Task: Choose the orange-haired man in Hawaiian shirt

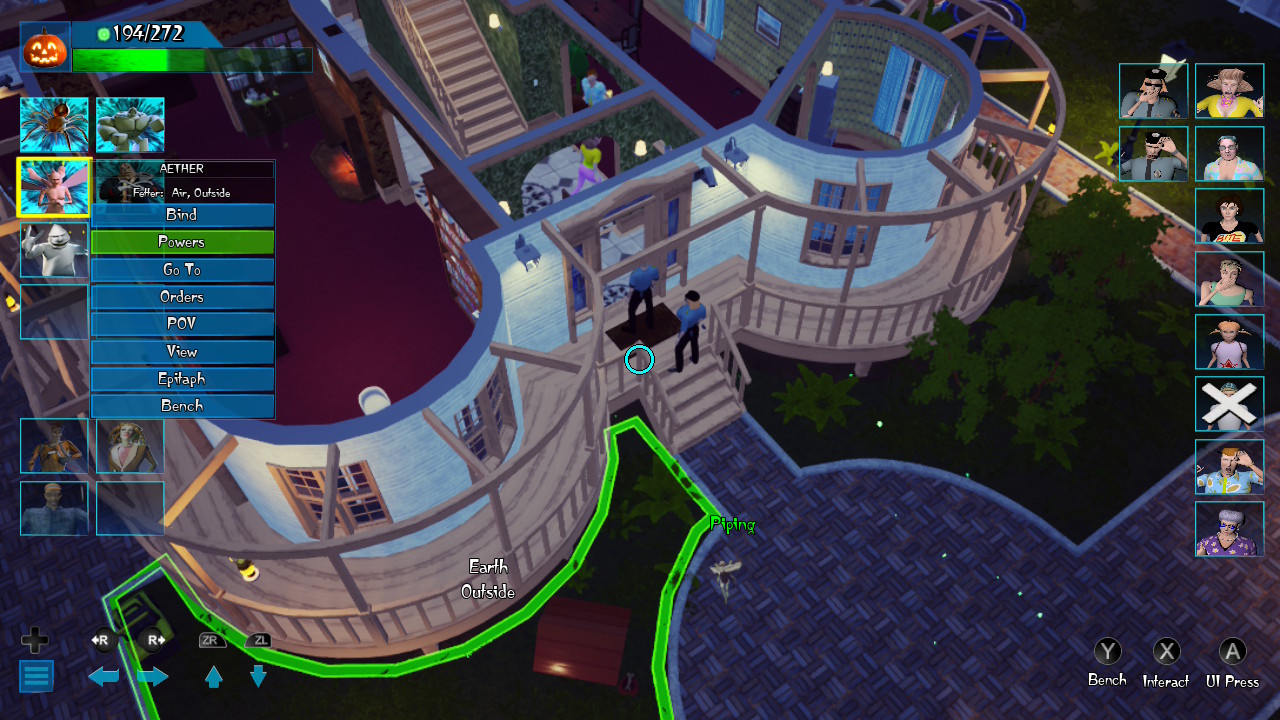Action: point(1229,467)
